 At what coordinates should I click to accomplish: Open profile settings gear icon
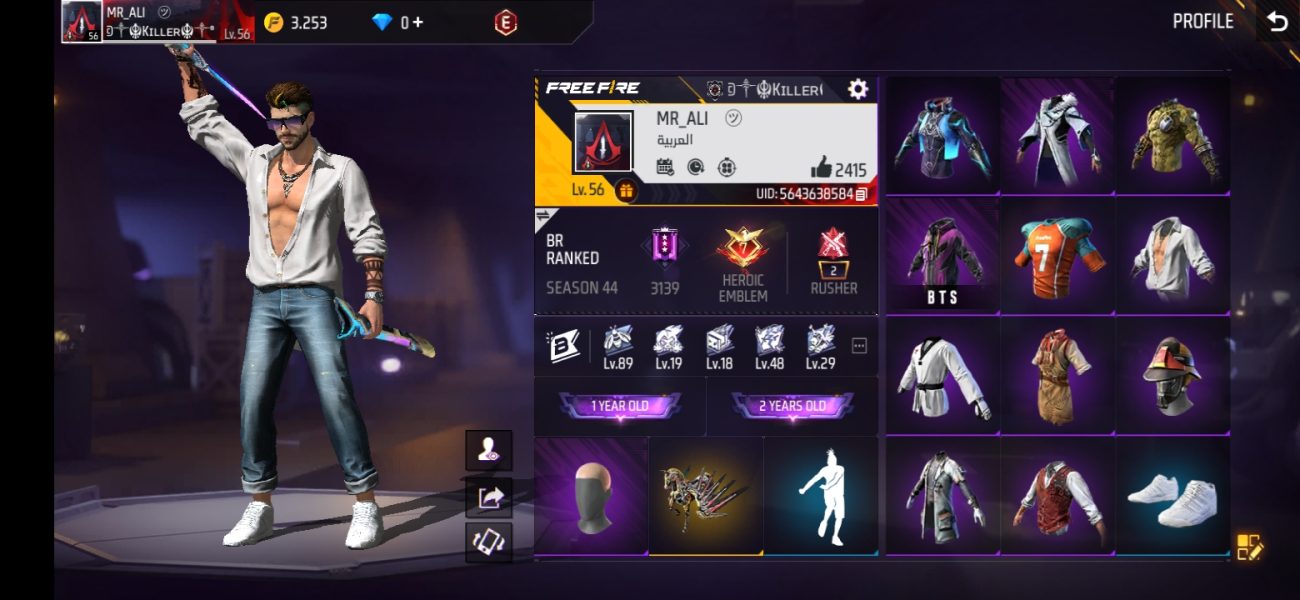[857, 89]
